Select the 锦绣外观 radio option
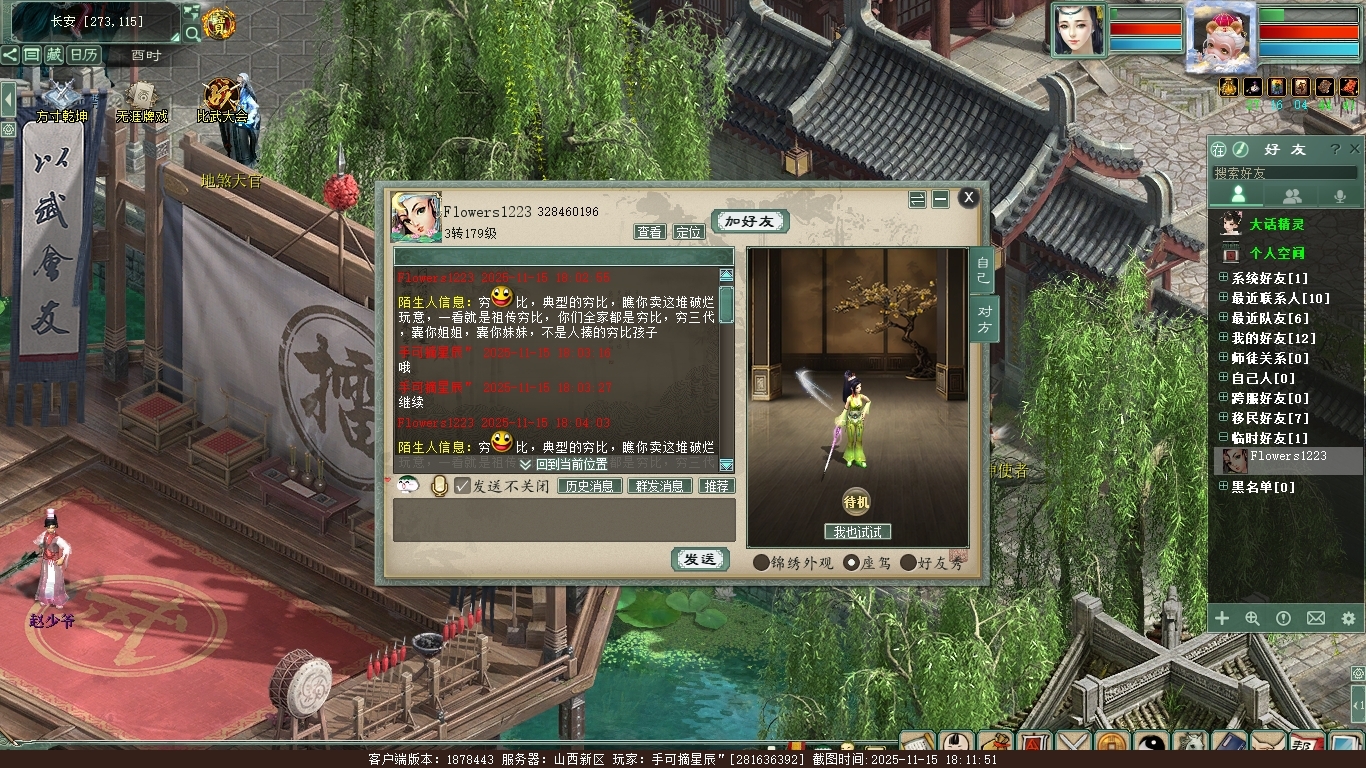This screenshot has width=1366, height=768. (x=762, y=563)
